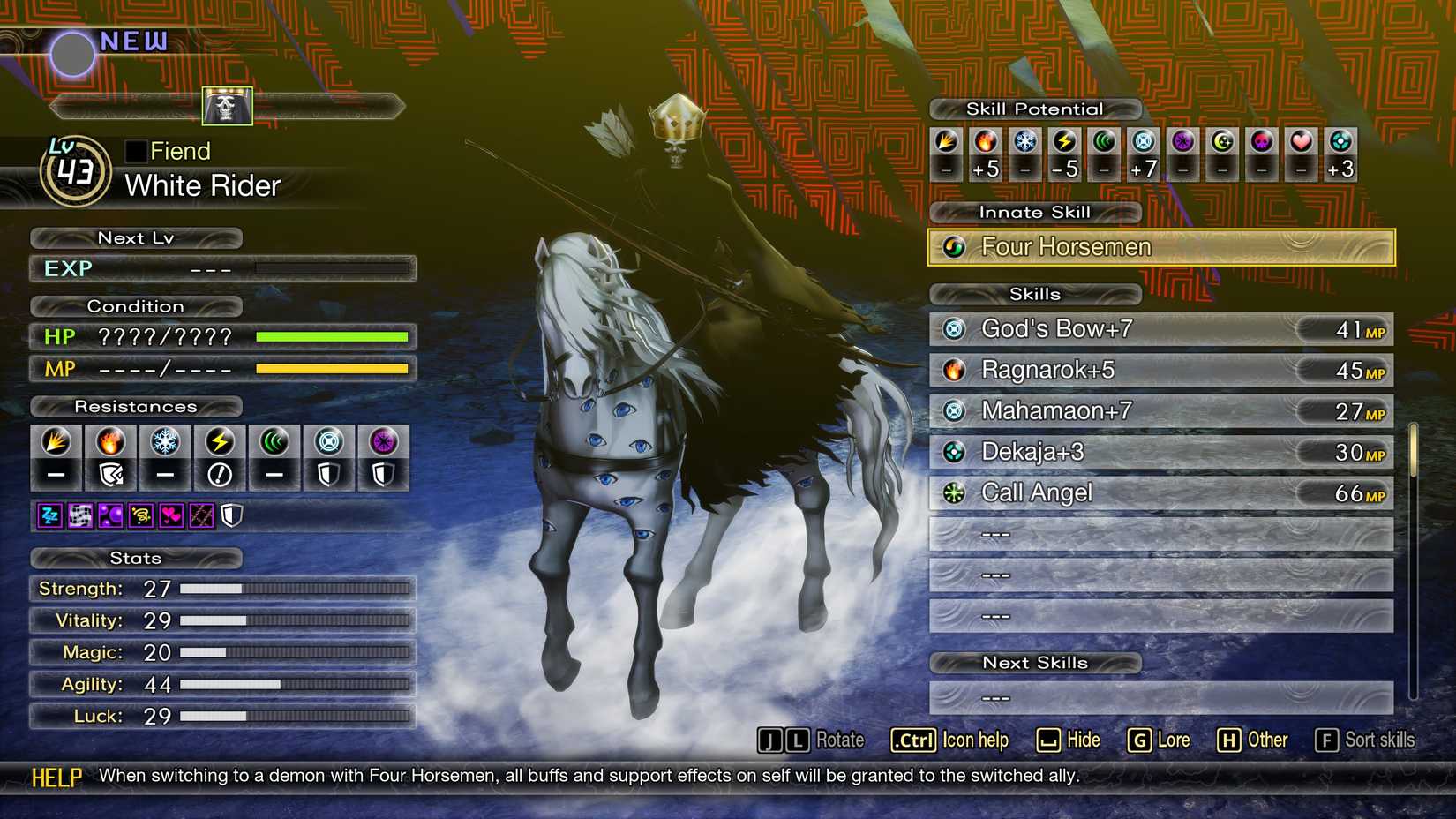Select the Fire skill potential icon

[x=986, y=144]
